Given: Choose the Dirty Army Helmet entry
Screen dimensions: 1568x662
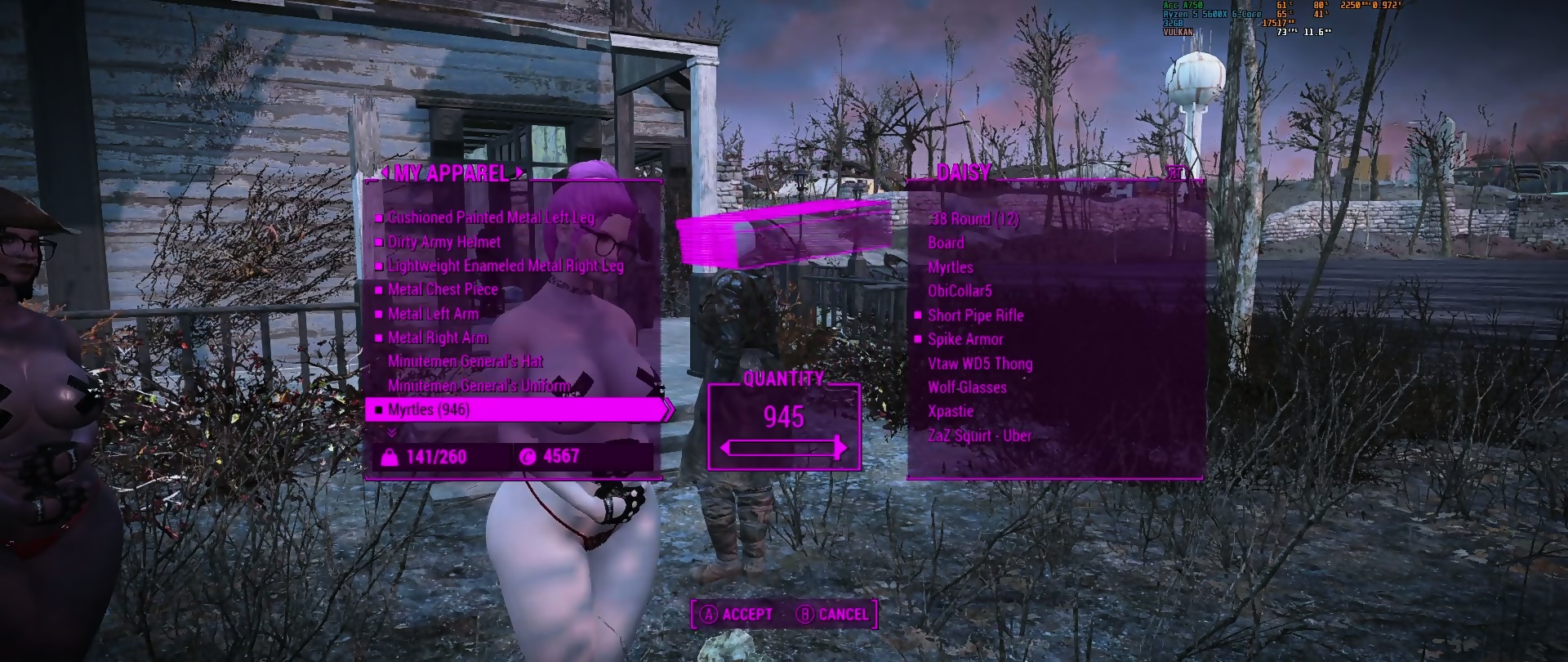Looking at the screenshot, I should pos(444,242).
